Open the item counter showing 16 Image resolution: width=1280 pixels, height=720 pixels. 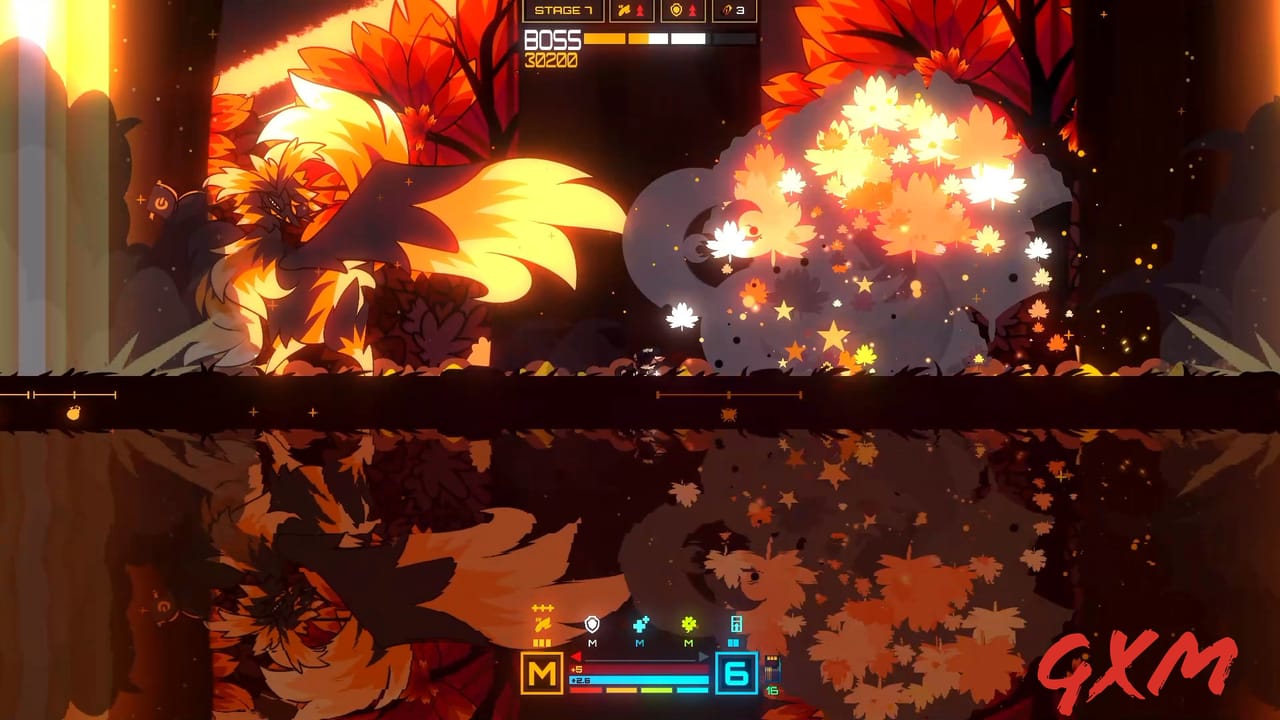pos(771,691)
